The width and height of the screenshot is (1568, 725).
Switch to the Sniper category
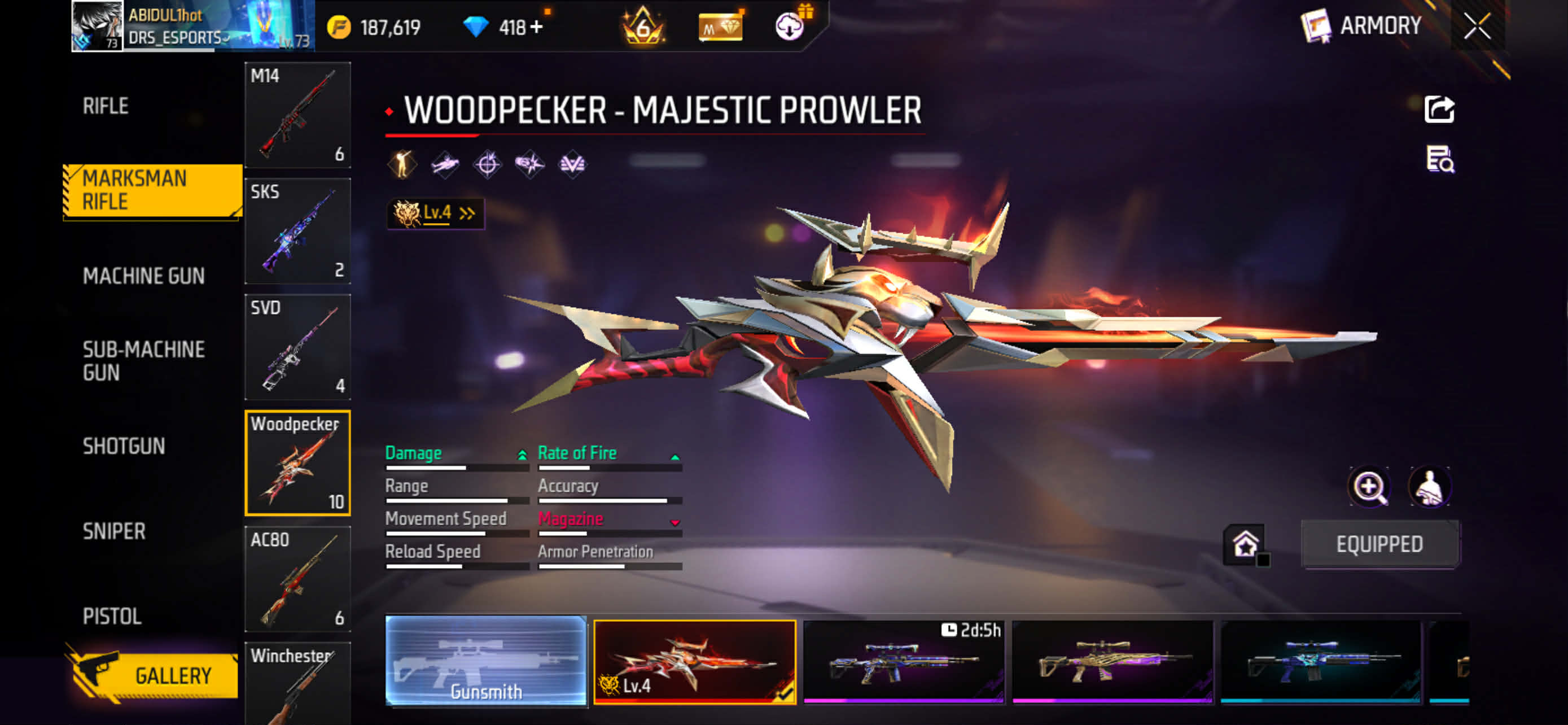(114, 531)
